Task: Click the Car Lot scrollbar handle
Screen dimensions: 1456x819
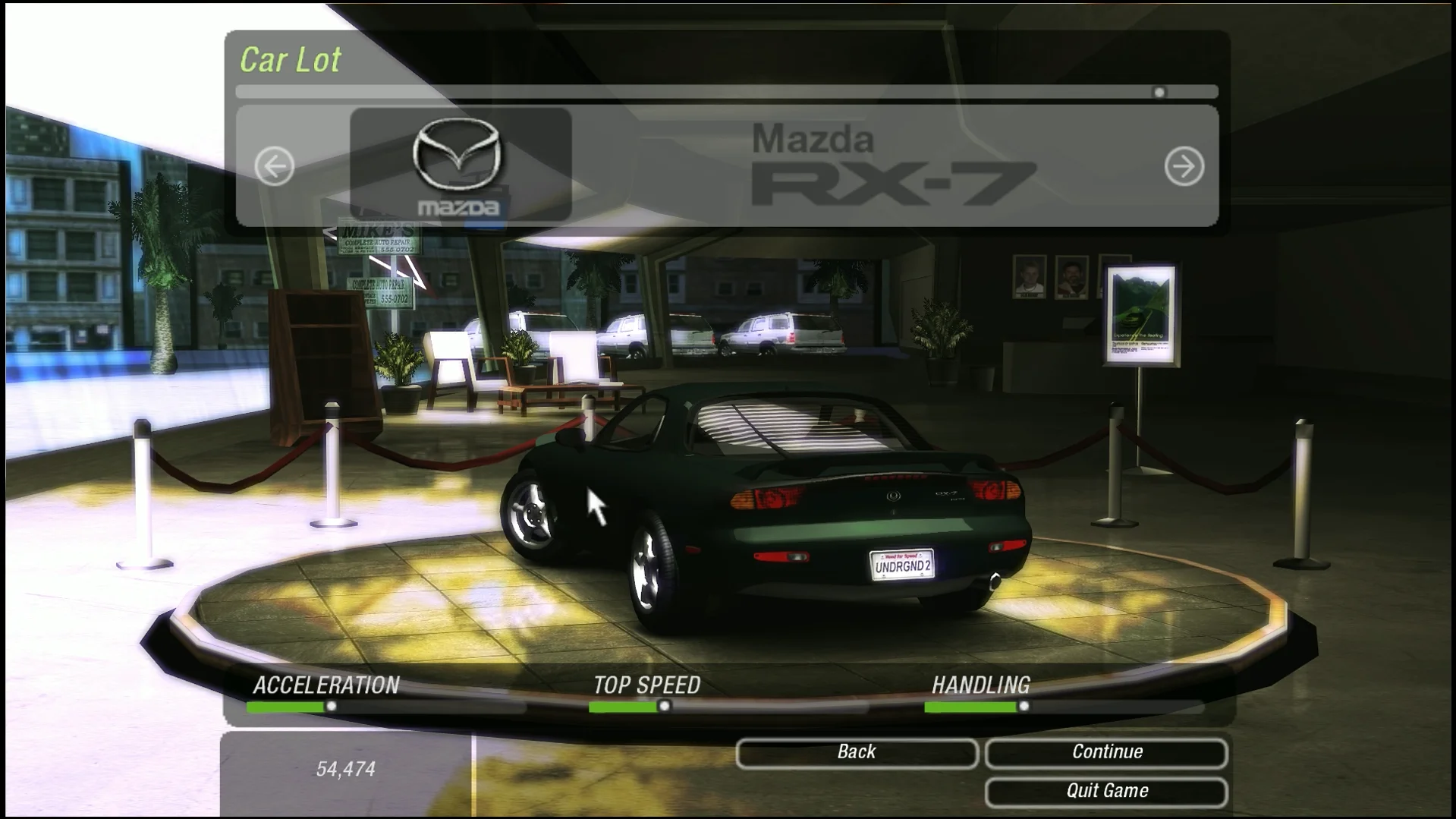Action: [x=1159, y=93]
